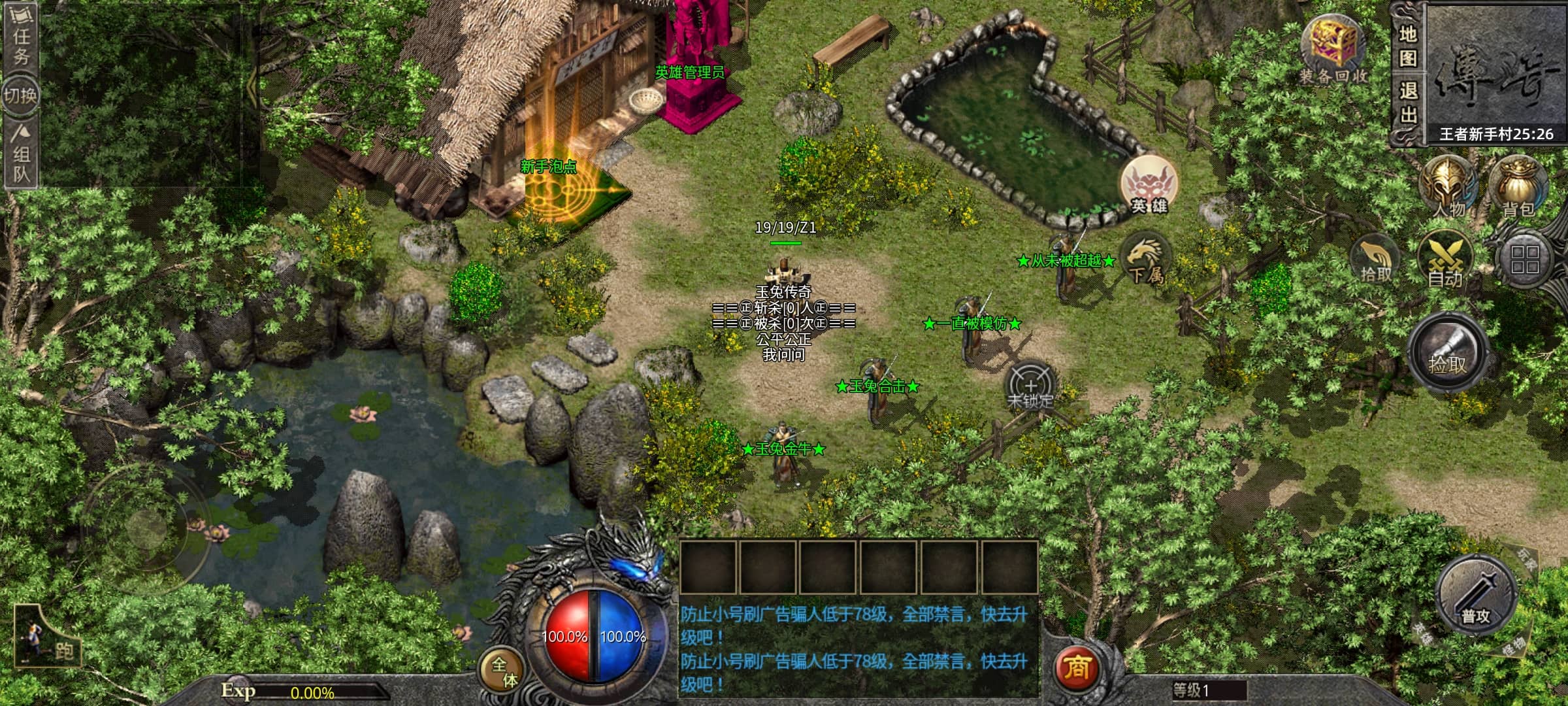Open the red 商 shop button
The height and width of the screenshot is (706, 1568).
(x=1076, y=667)
